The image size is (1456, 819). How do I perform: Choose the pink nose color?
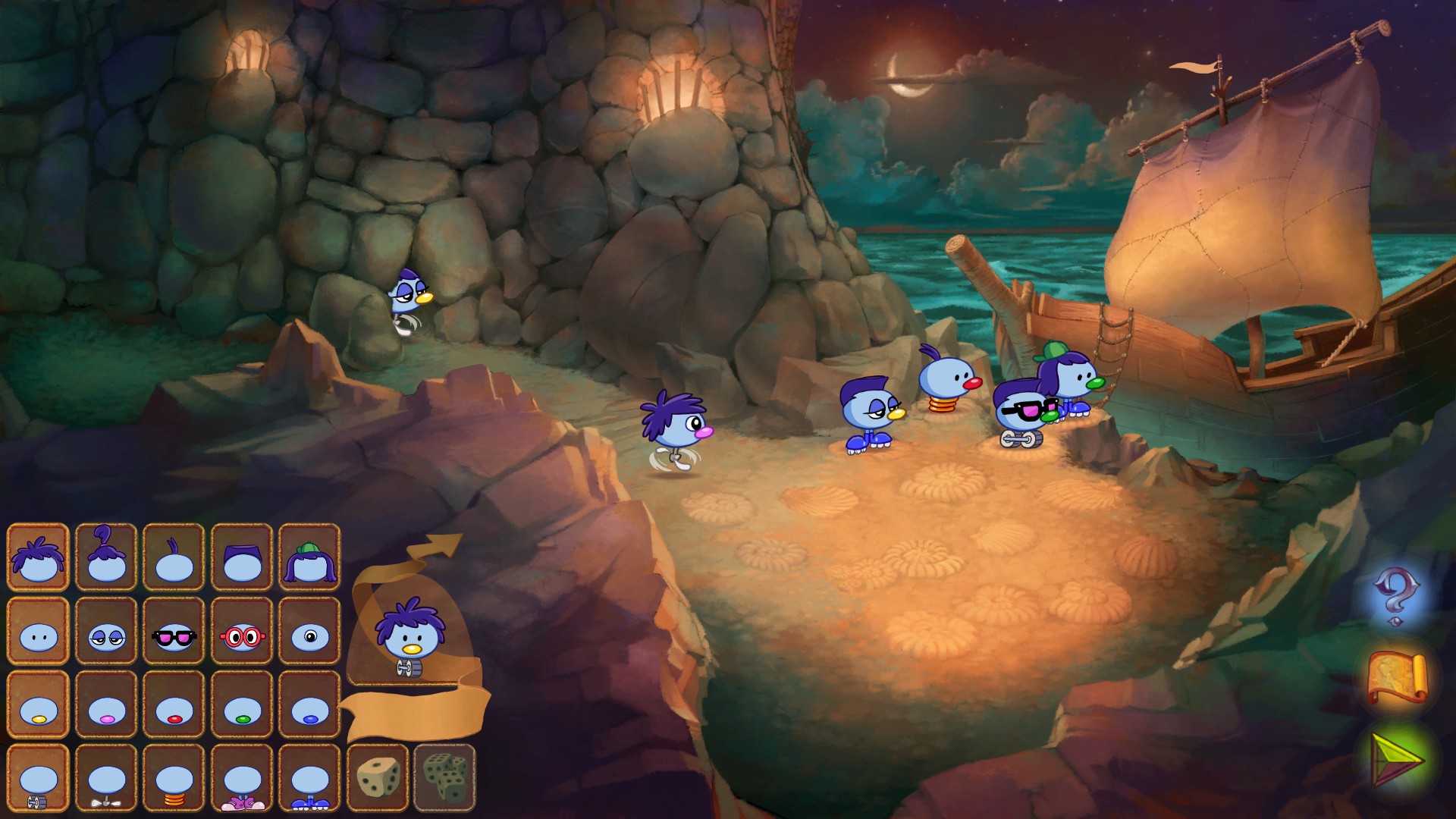point(106,704)
